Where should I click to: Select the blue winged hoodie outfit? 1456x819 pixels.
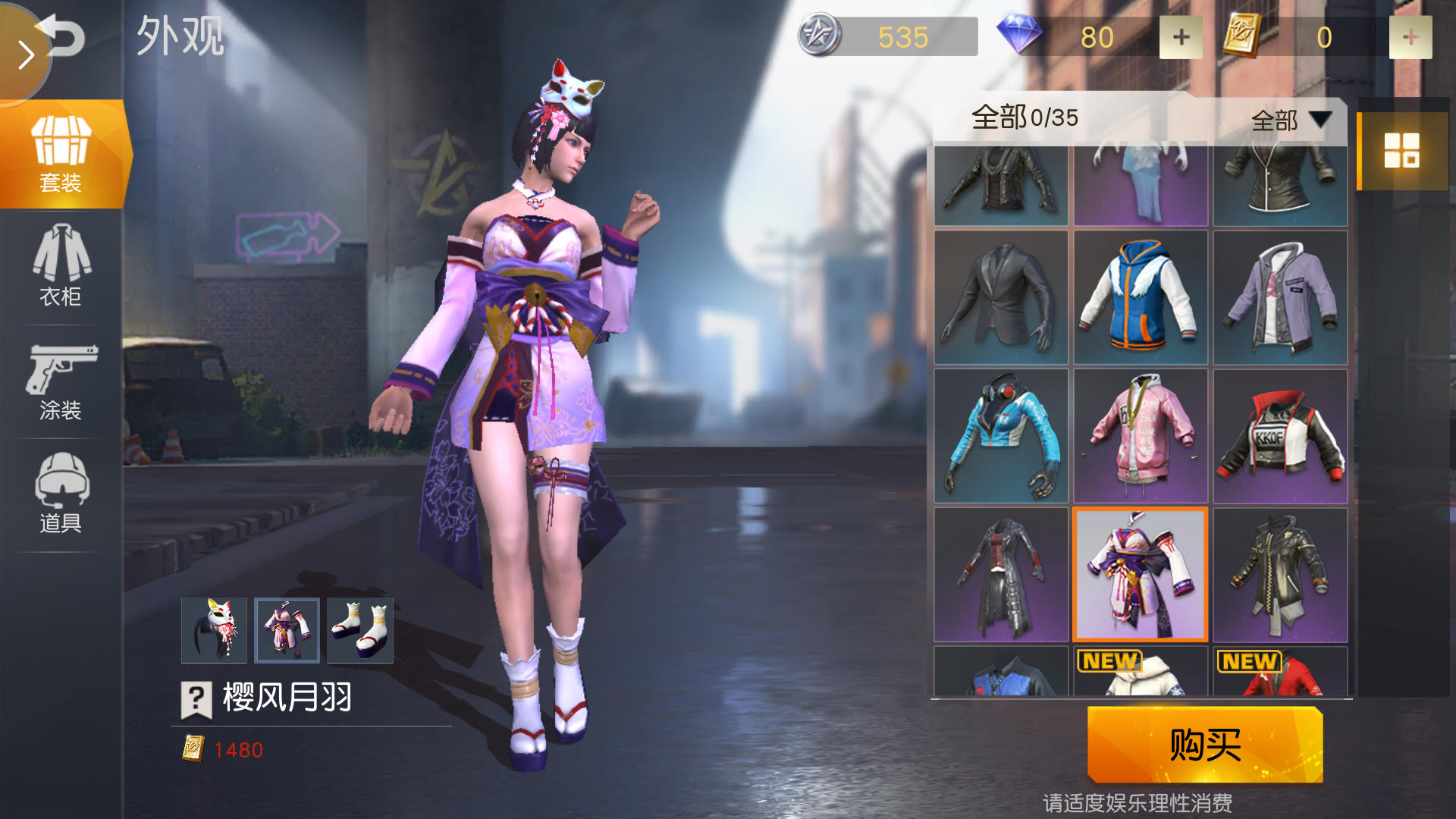[1141, 297]
